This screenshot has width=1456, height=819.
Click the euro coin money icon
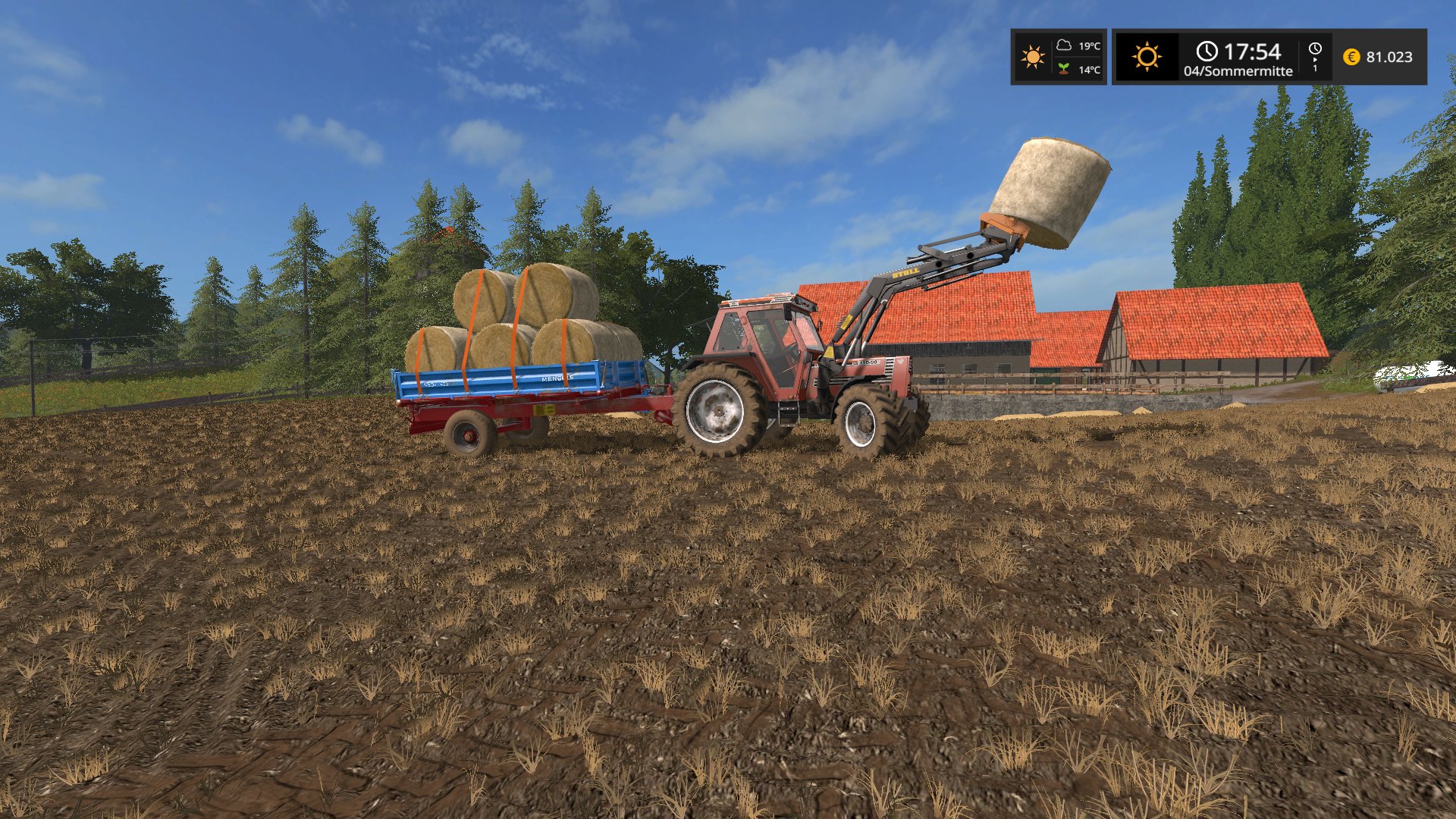(1351, 57)
